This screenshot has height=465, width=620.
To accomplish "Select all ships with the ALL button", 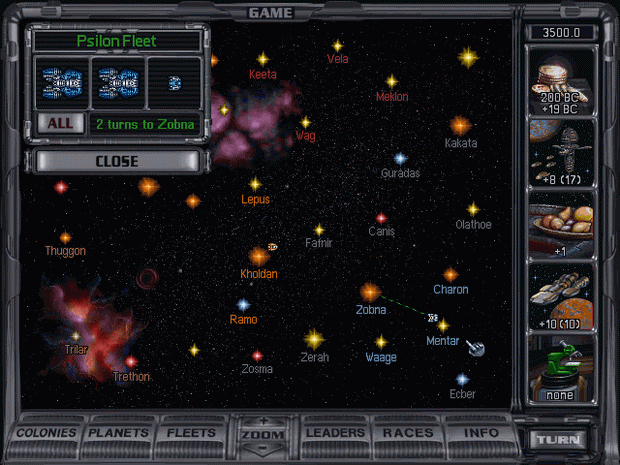I will [x=59, y=124].
